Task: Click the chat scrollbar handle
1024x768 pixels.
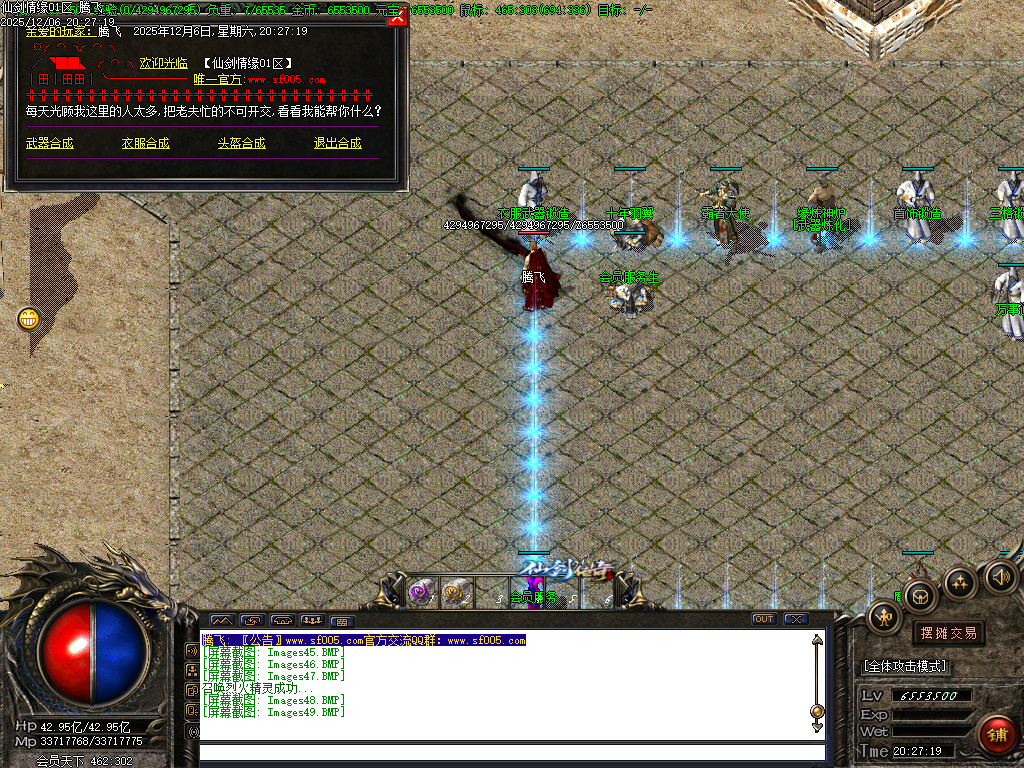Action: click(817, 711)
